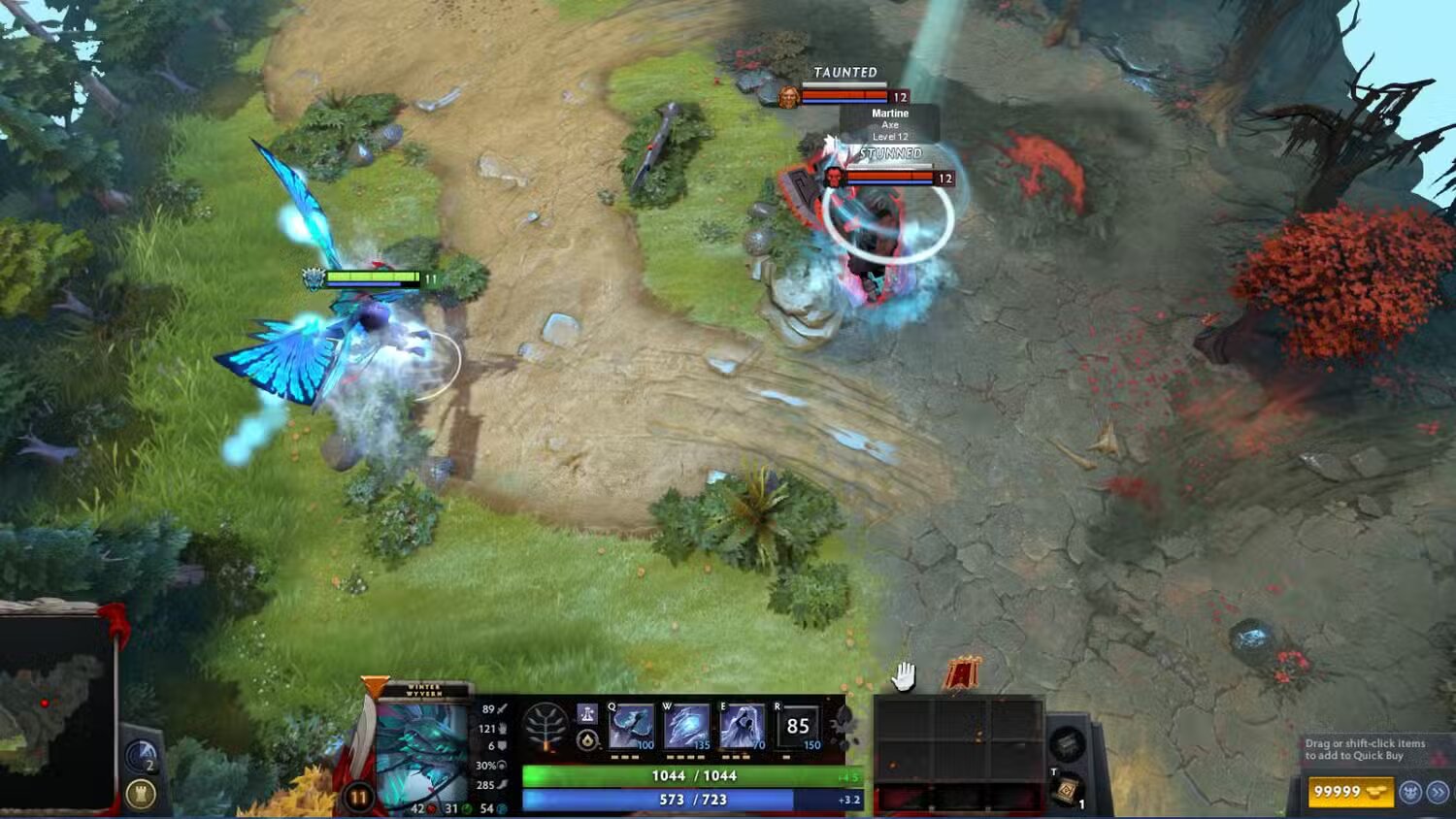Use the Town Portal Scroll slot

pyautogui.click(x=1067, y=791)
